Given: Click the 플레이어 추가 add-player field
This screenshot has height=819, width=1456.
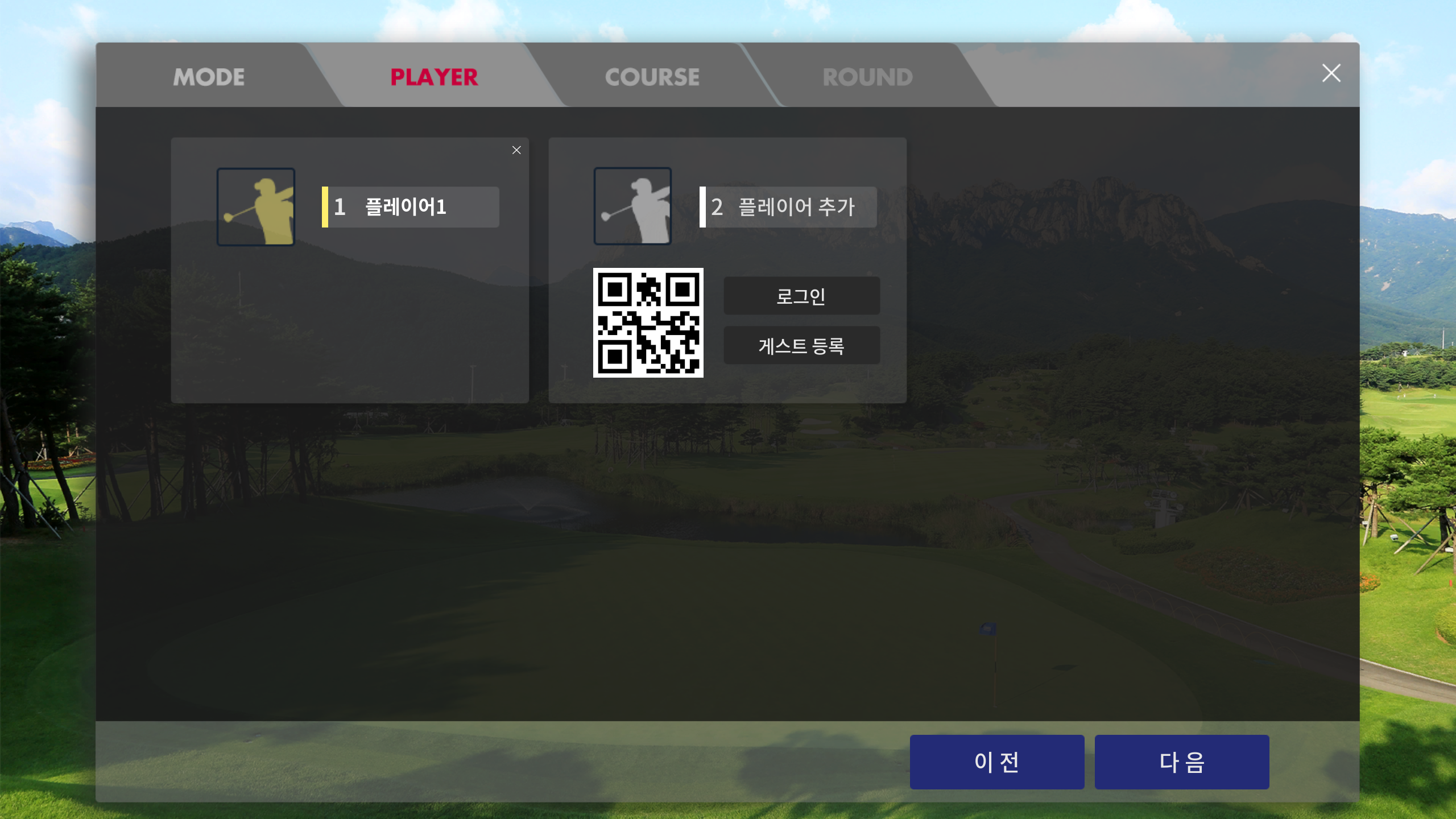Looking at the screenshot, I should coord(789,206).
